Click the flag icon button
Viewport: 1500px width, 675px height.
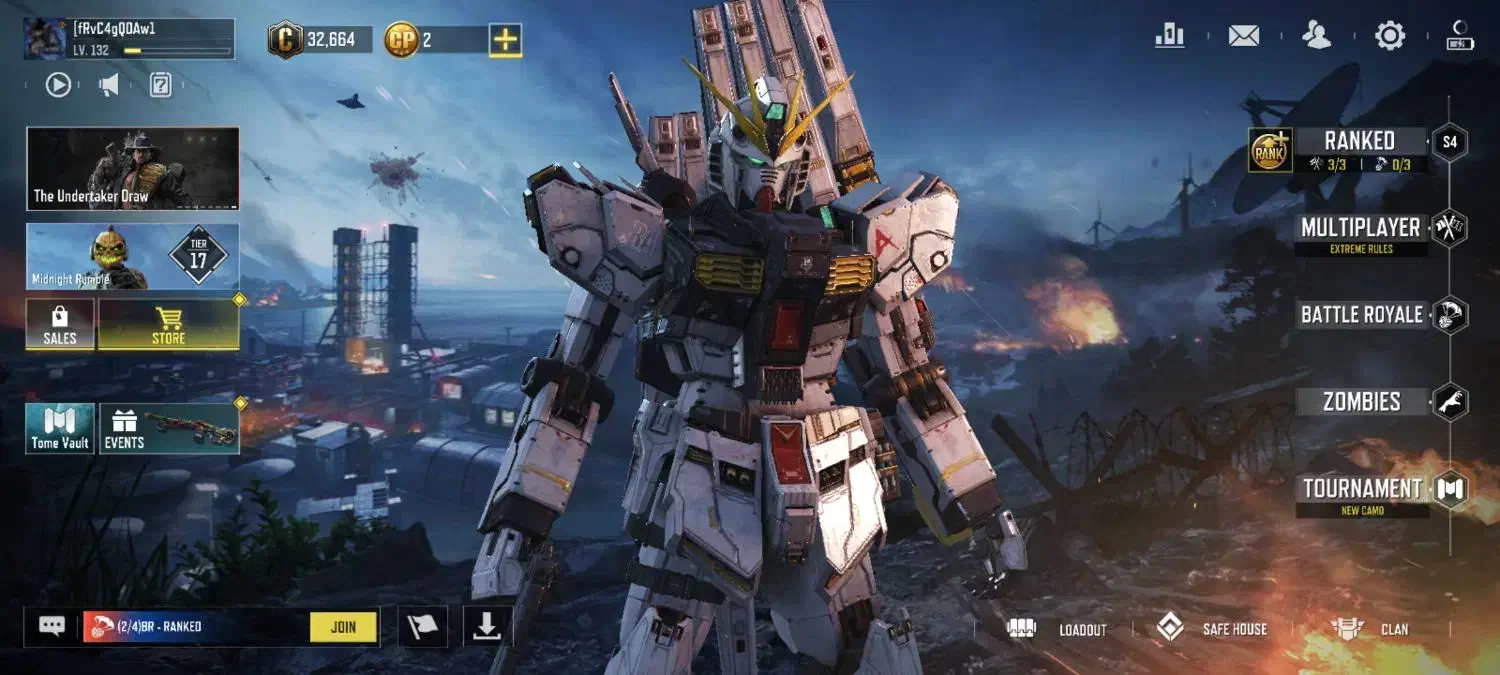tap(422, 627)
